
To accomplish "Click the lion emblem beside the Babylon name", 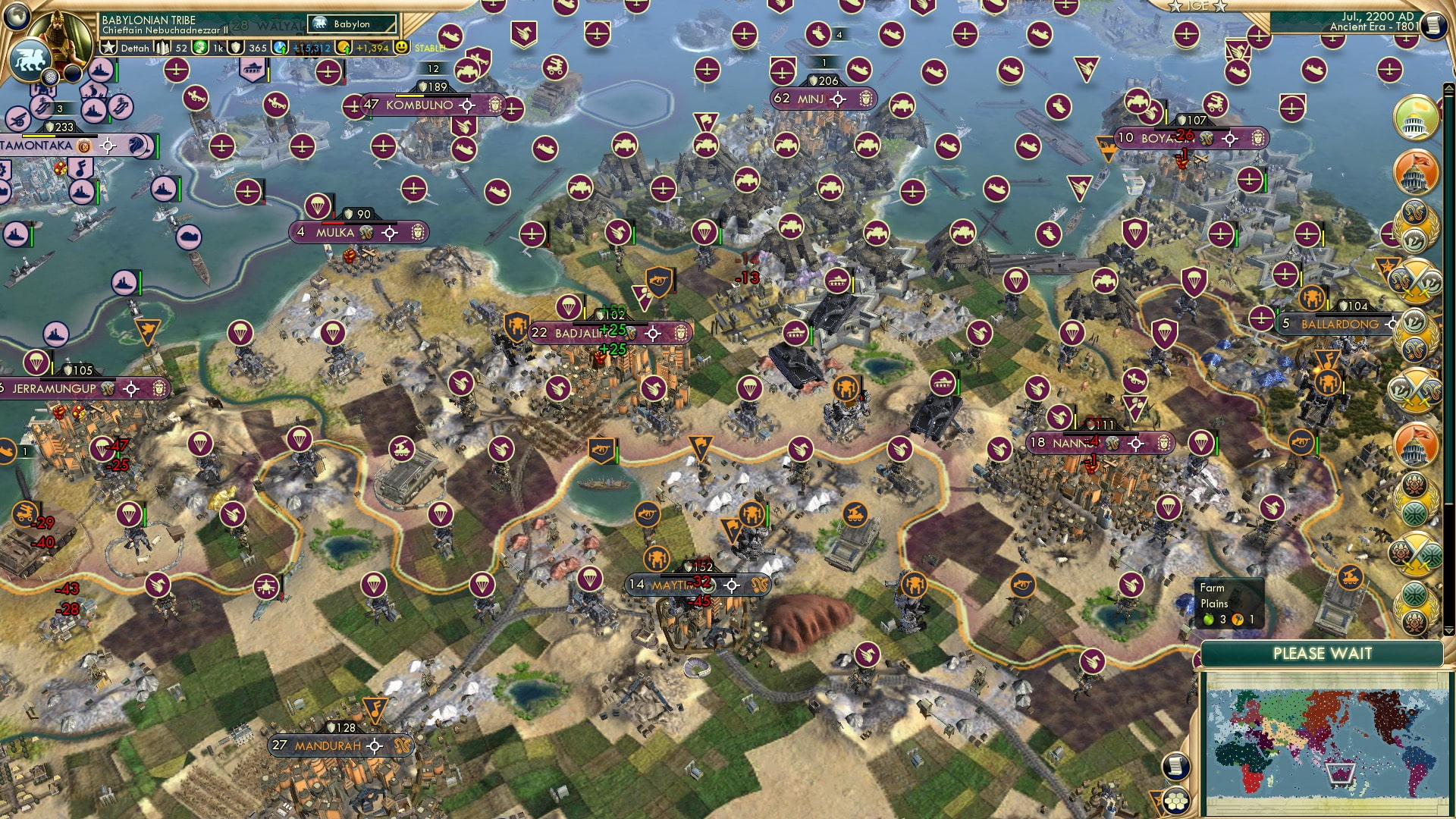I will 320,24.
